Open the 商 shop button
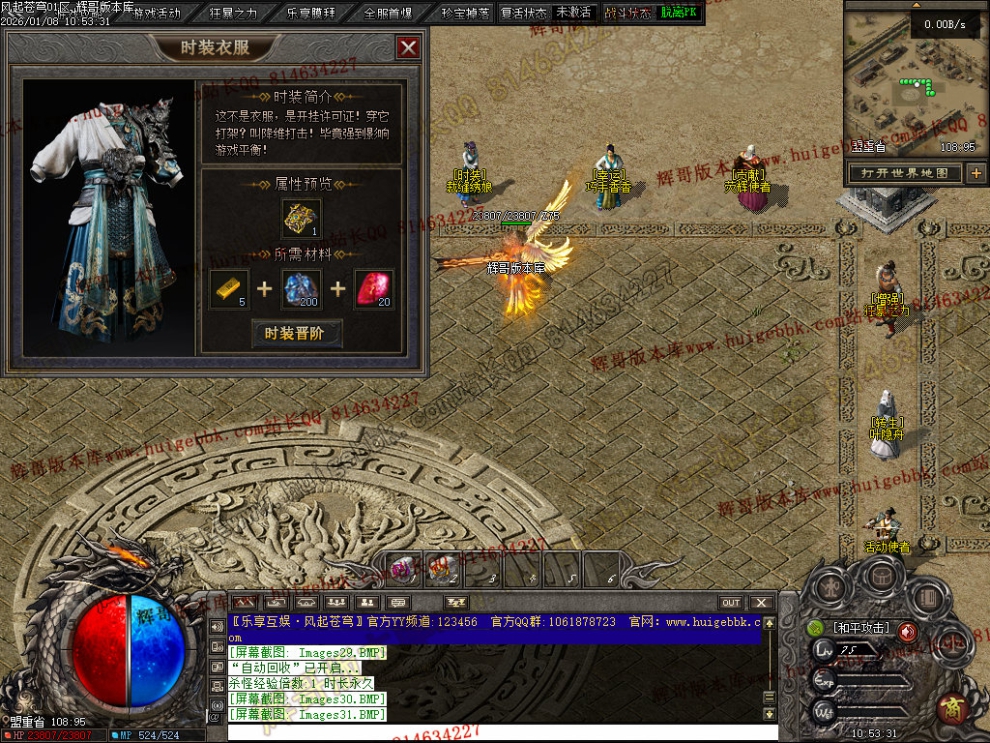 pyautogui.click(x=951, y=708)
